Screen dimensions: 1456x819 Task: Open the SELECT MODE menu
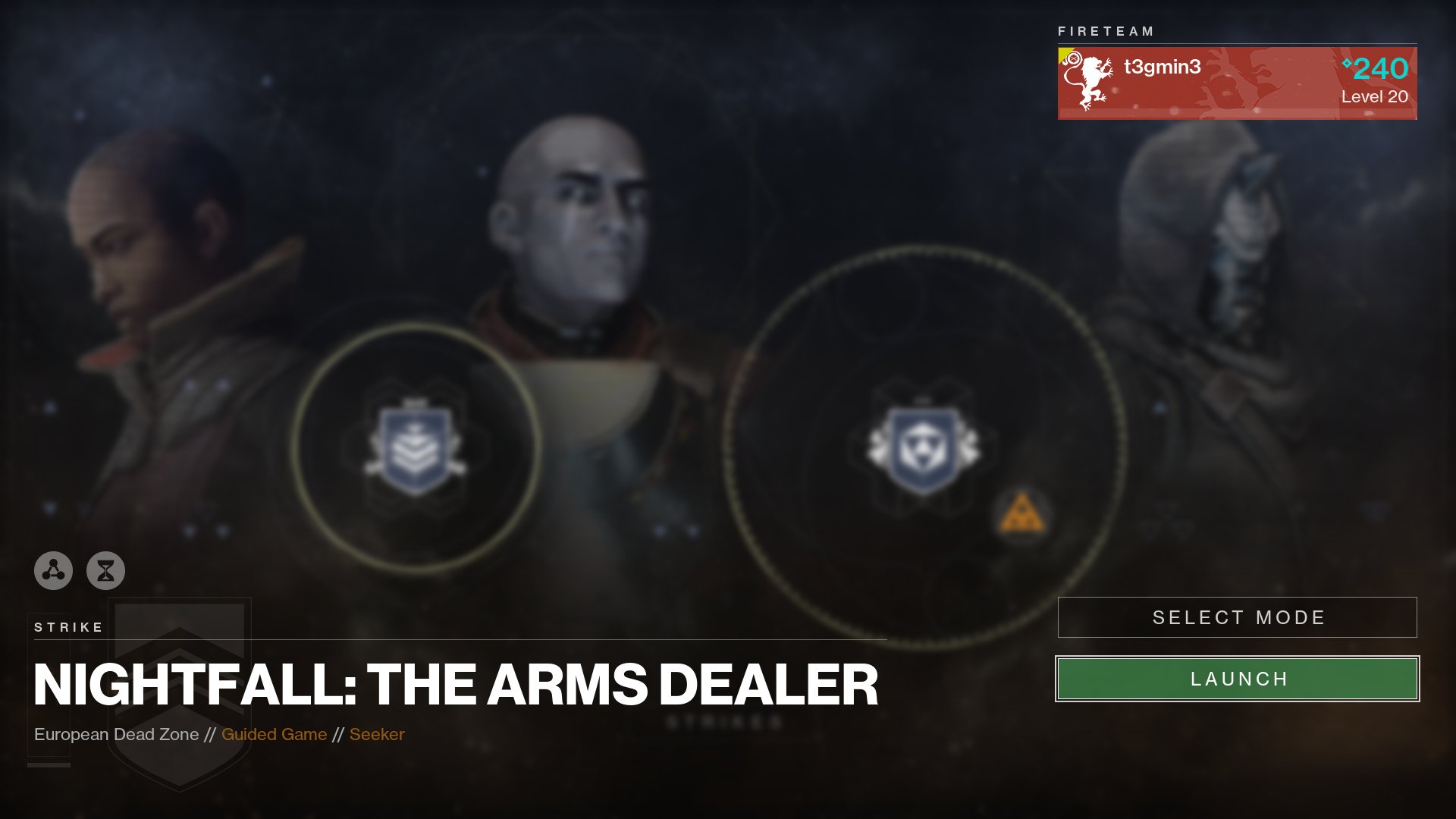tap(1238, 617)
